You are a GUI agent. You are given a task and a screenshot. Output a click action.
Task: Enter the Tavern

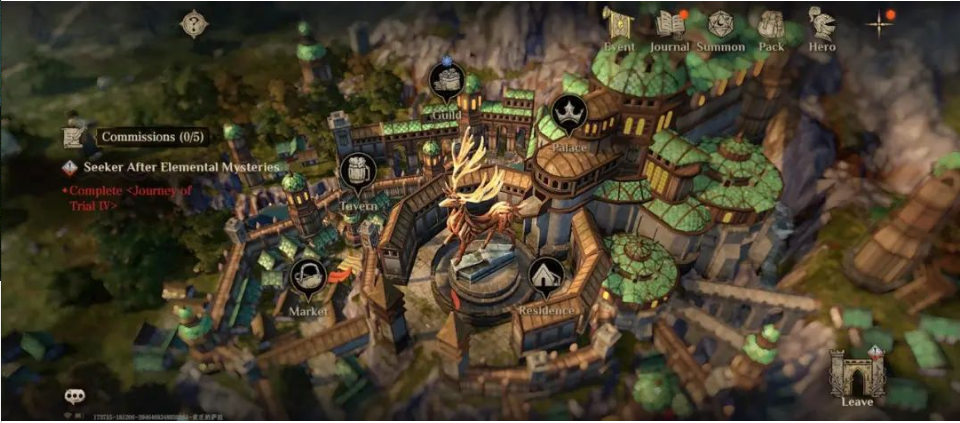(357, 174)
